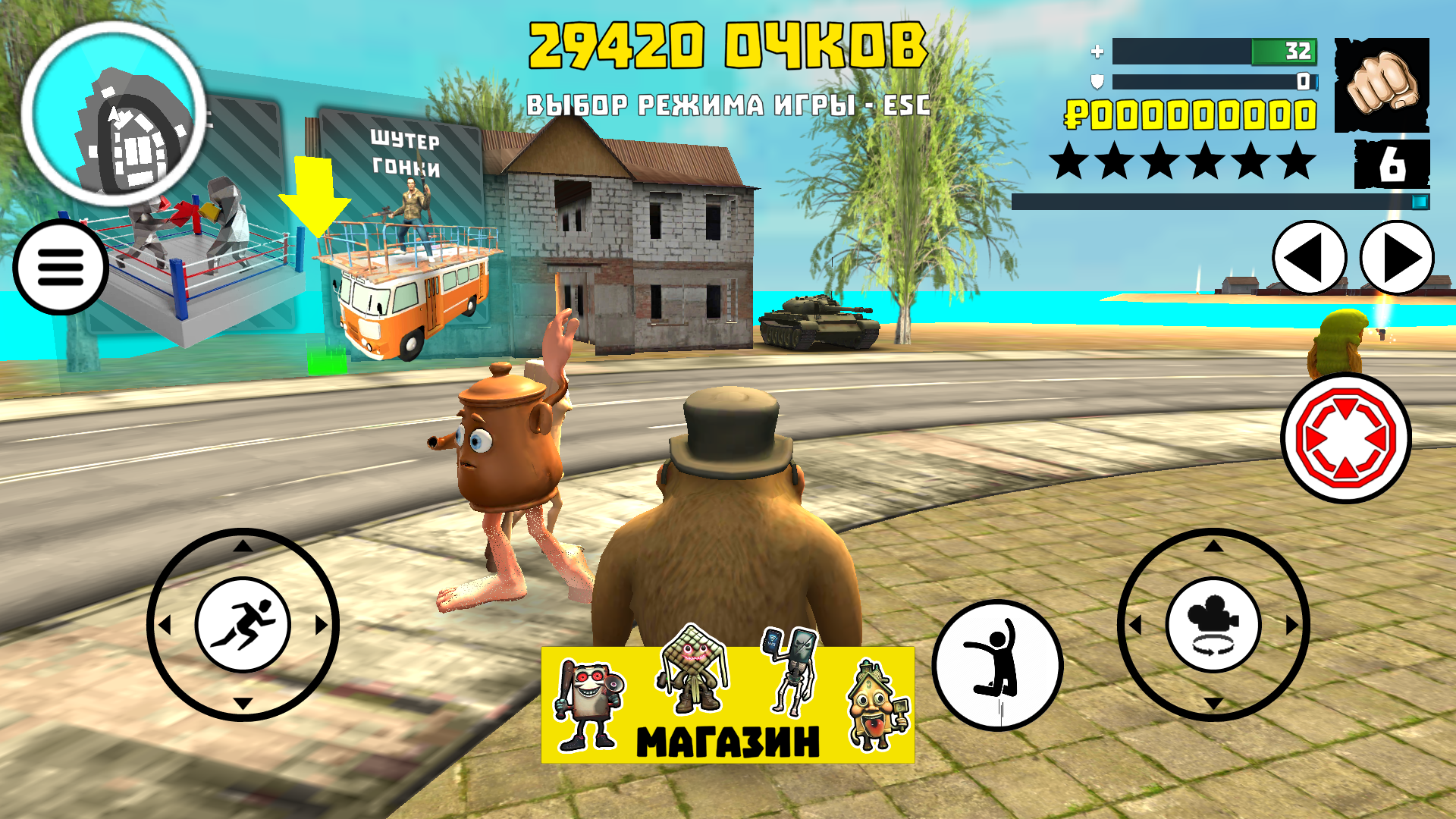
Task: Tap the wanted stars row
Action: click(1191, 162)
